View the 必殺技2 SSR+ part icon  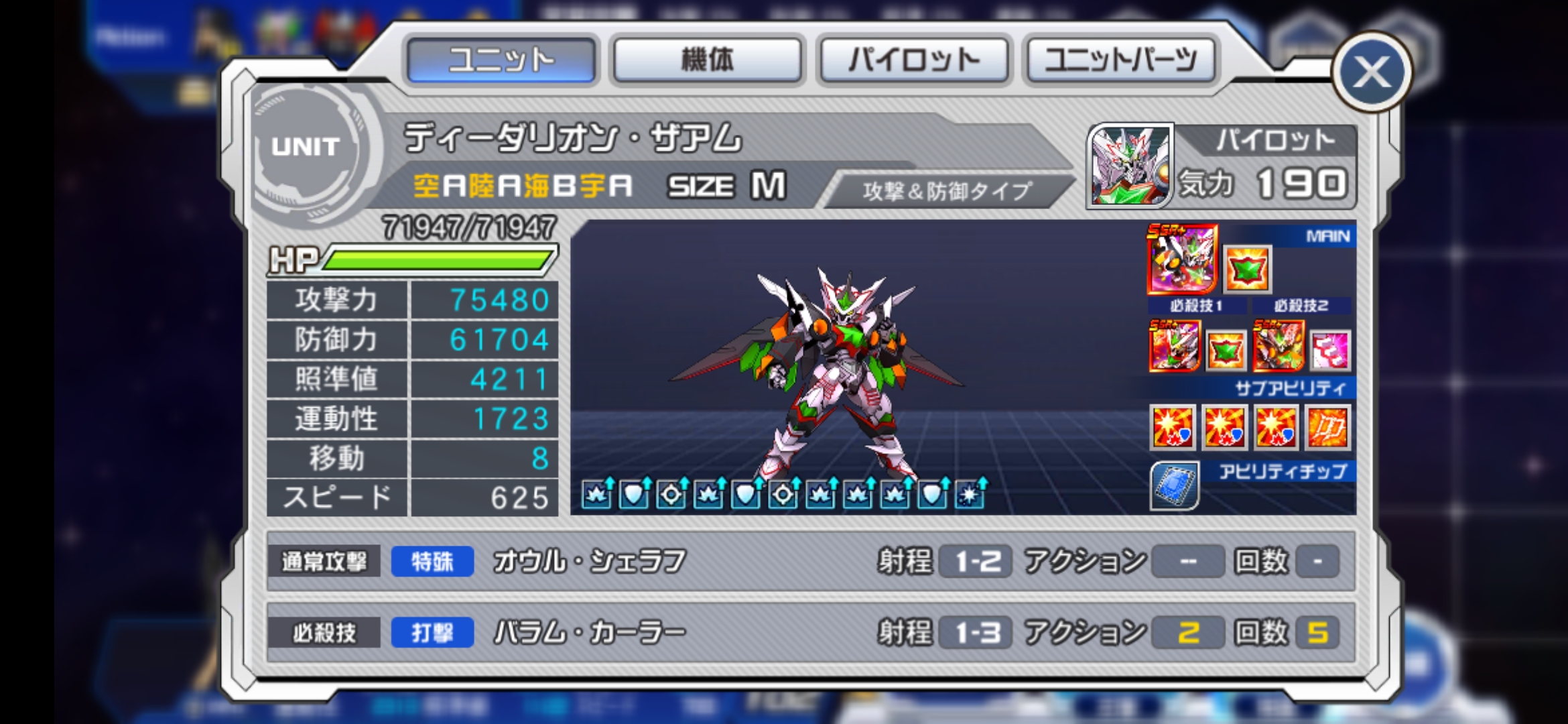[1279, 345]
